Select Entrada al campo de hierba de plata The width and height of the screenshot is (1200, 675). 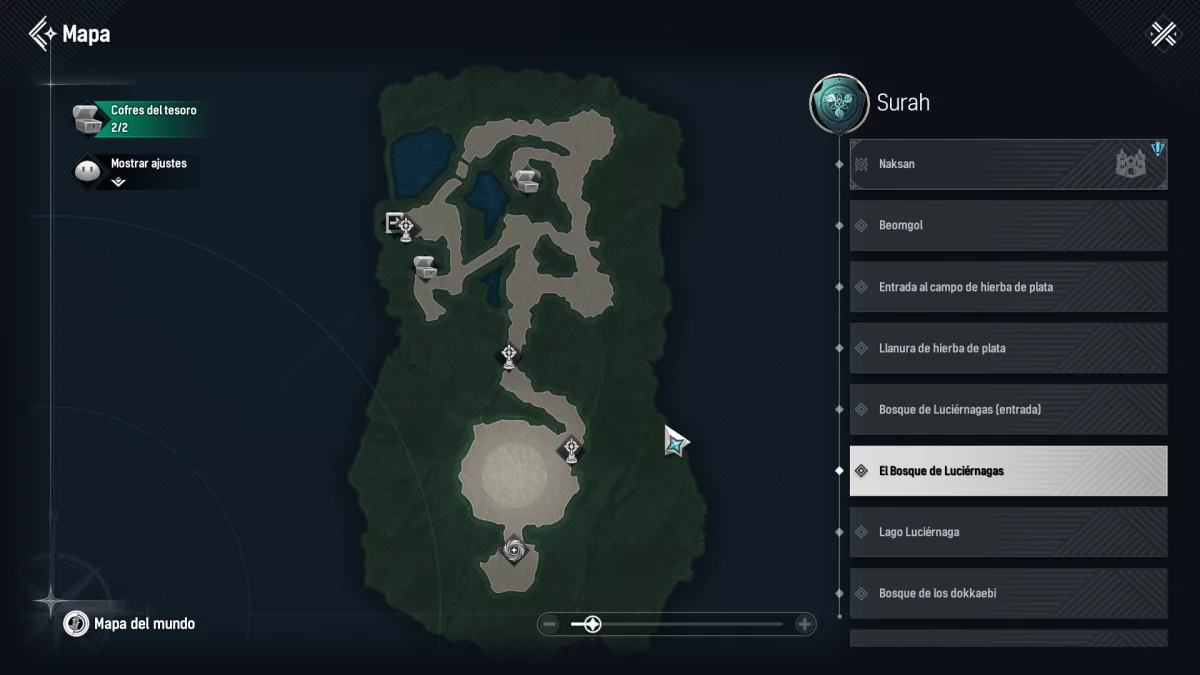point(1008,287)
